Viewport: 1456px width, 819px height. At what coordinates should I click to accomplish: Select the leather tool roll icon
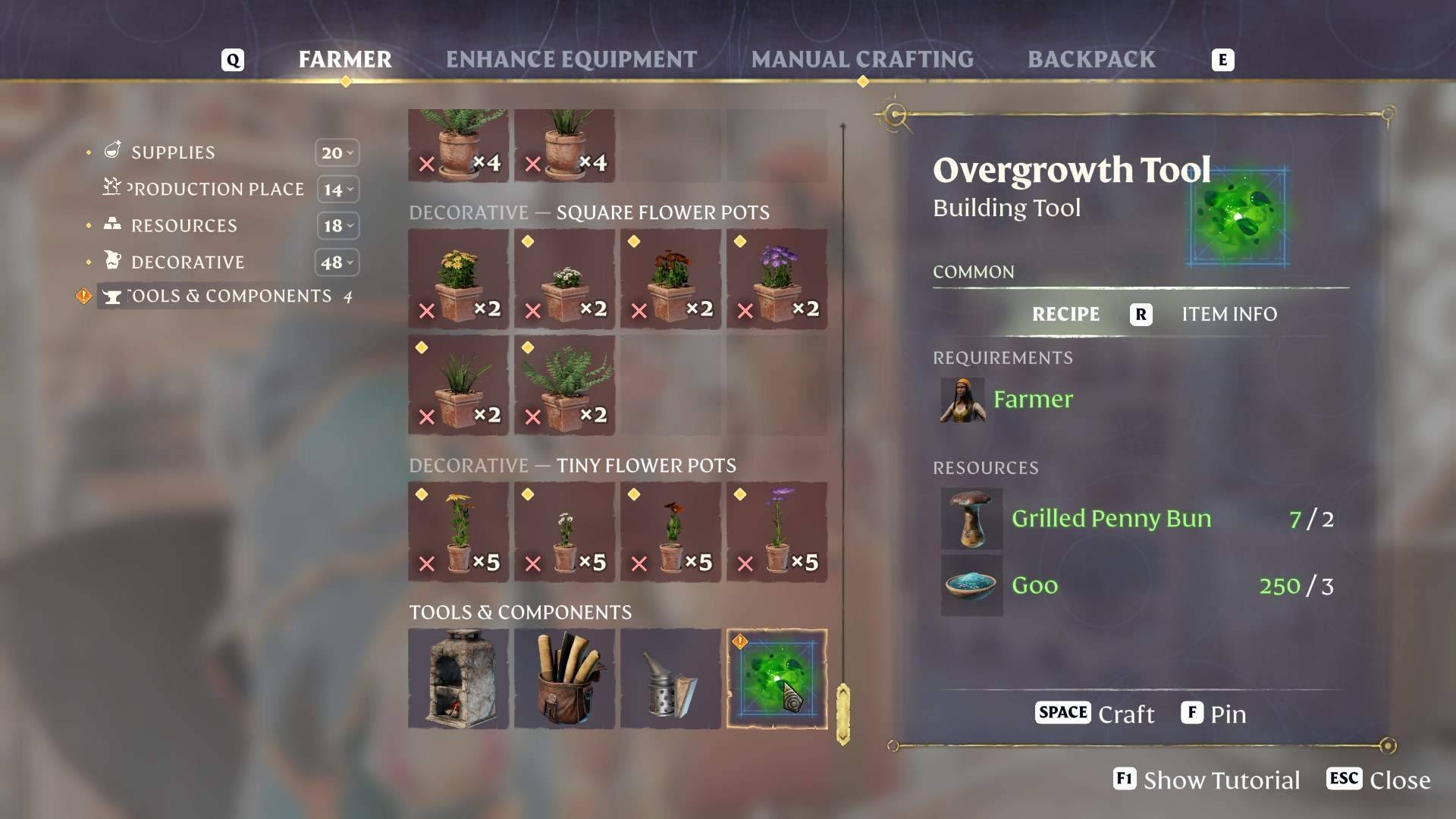564,677
